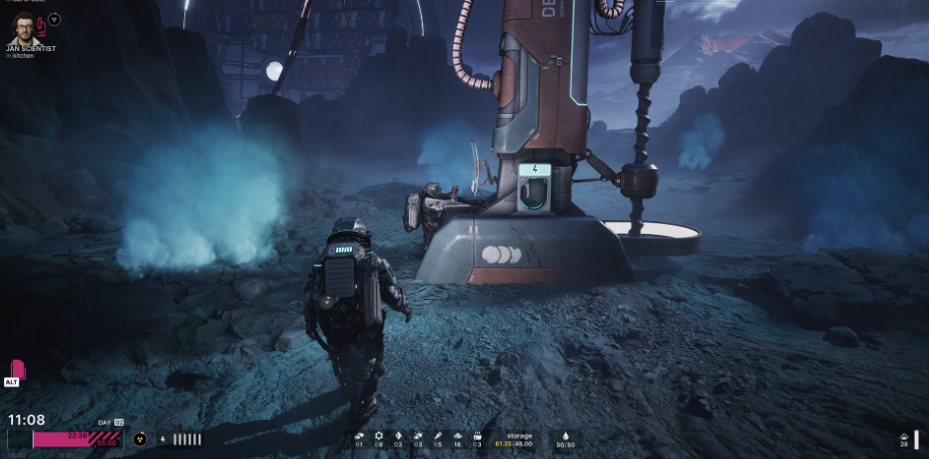Screen dimensions: 929x459
Task: Select the gear-shaped resource icon
Action: (x=379, y=437)
